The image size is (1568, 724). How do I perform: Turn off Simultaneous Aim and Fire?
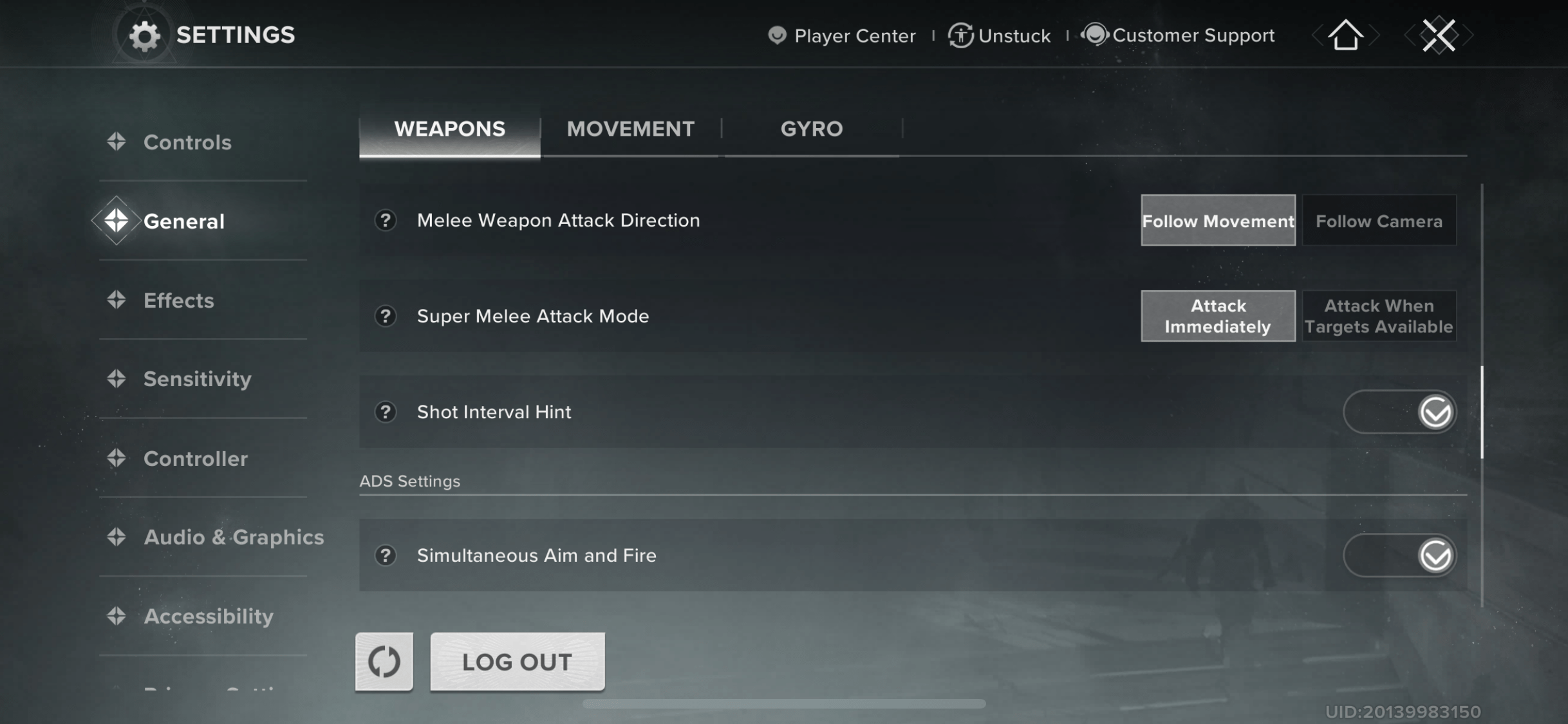(1400, 555)
